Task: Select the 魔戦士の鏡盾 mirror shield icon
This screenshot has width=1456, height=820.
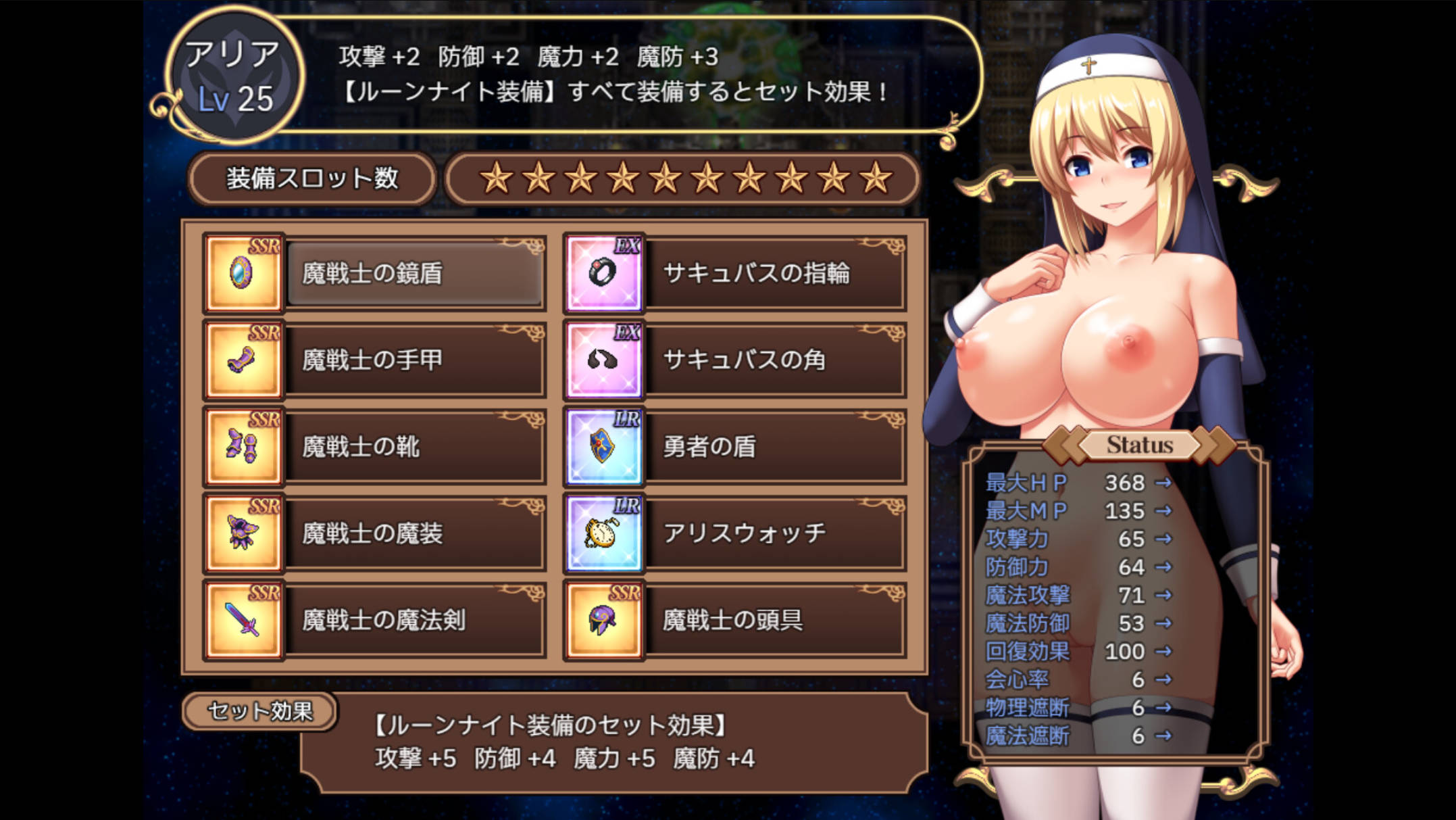Action: [244, 272]
